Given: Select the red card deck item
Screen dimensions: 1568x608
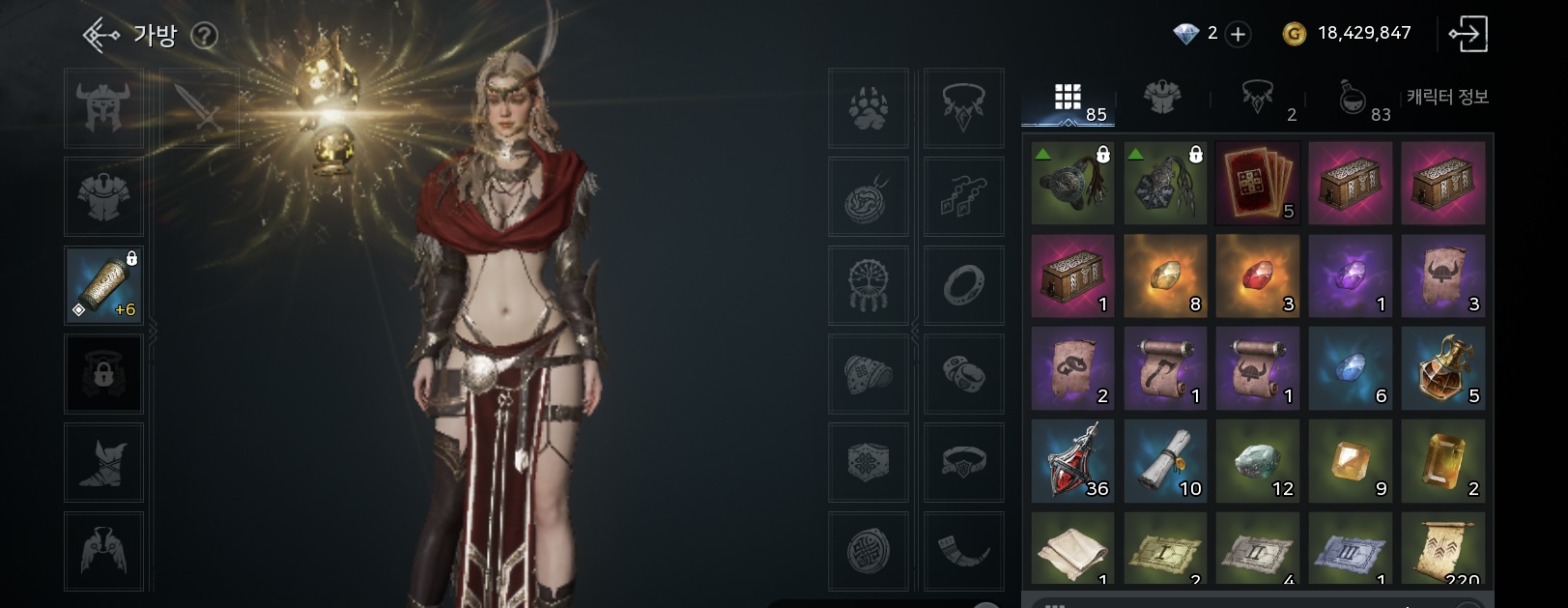Looking at the screenshot, I should point(1258,183).
